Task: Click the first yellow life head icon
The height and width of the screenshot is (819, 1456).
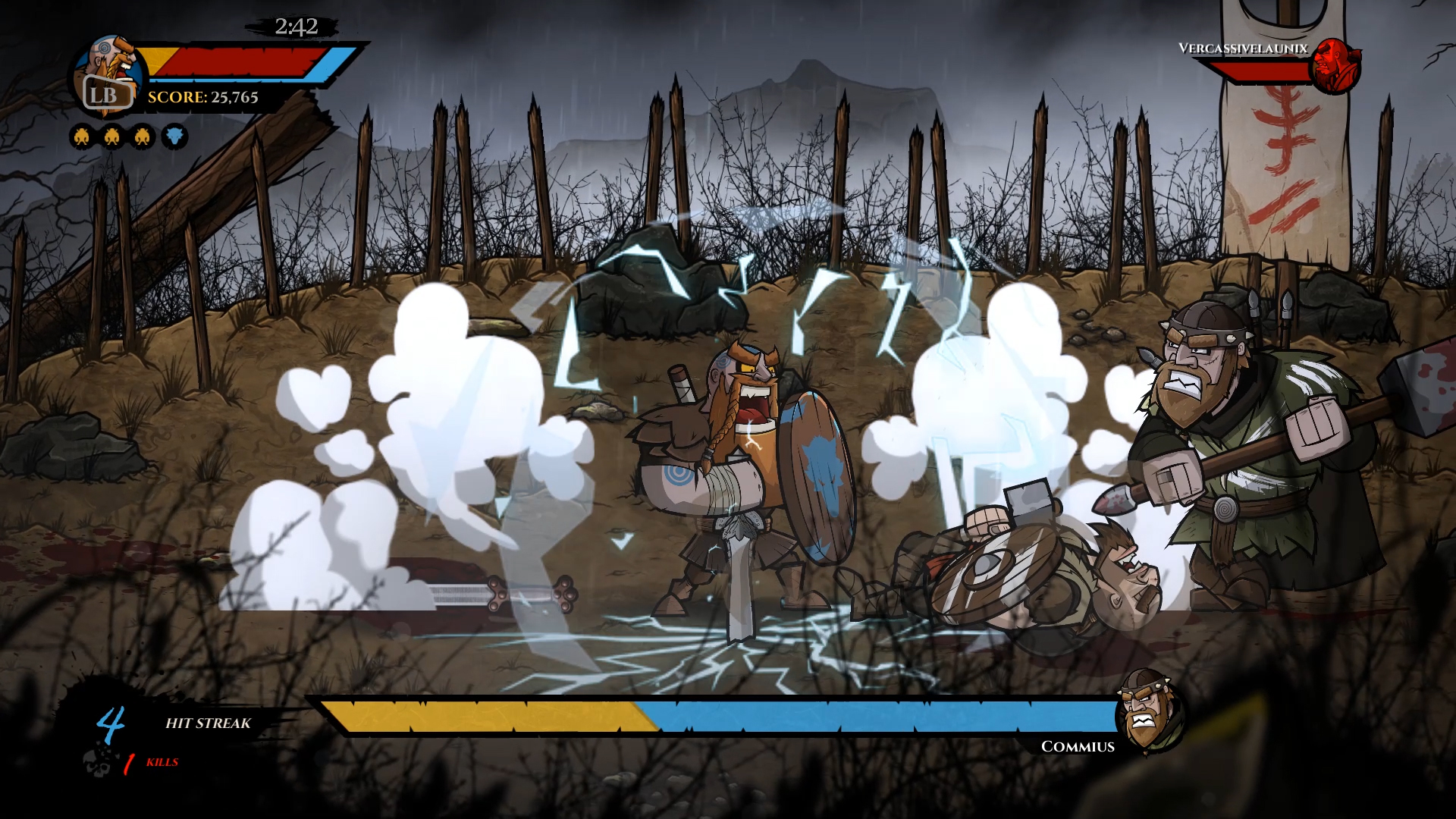Action: pyautogui.click(x=83, y=136)
